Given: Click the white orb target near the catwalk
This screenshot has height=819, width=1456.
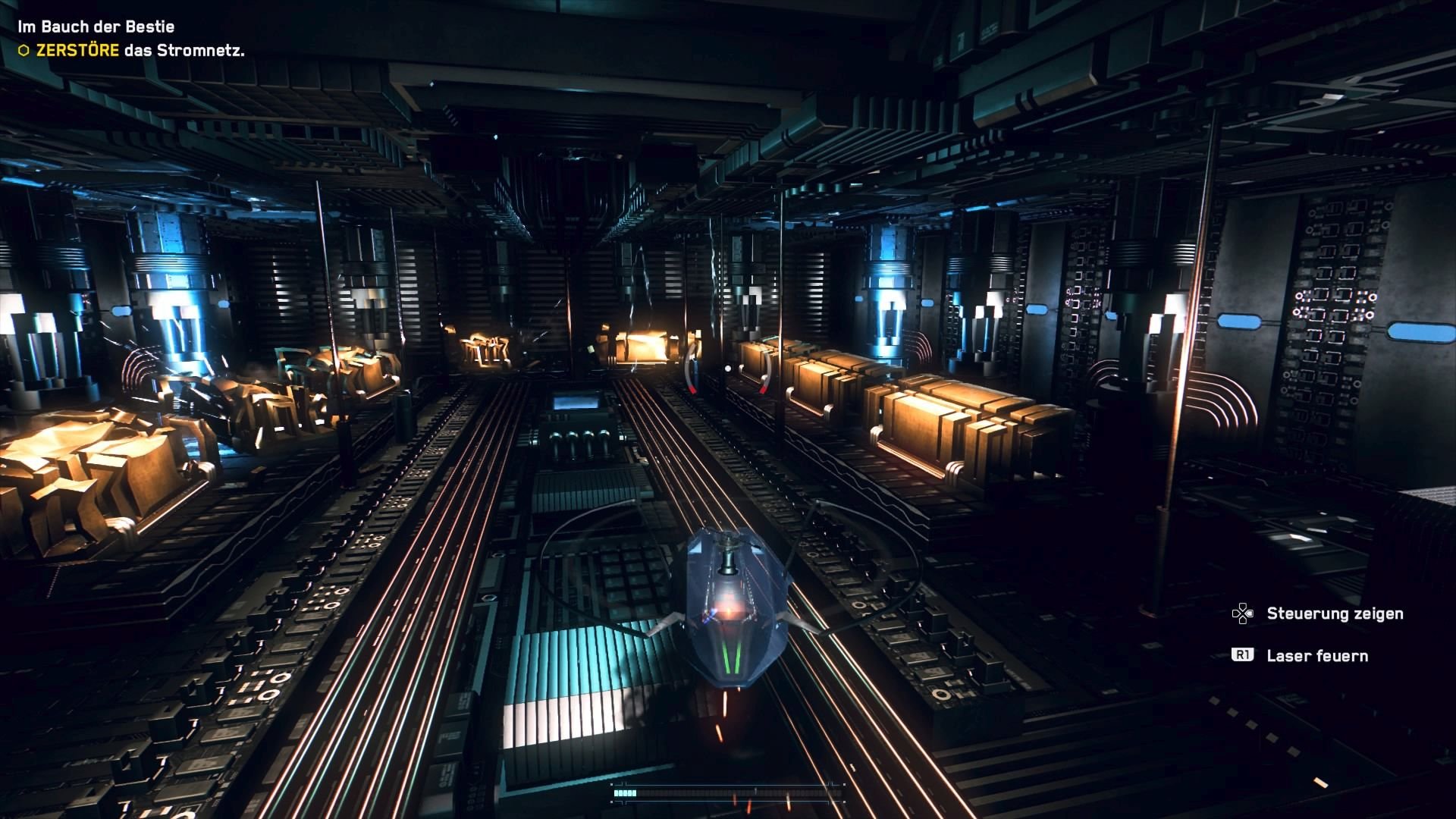Looking at the screenshot, I should pyautogui.click(x=727, y=367).
